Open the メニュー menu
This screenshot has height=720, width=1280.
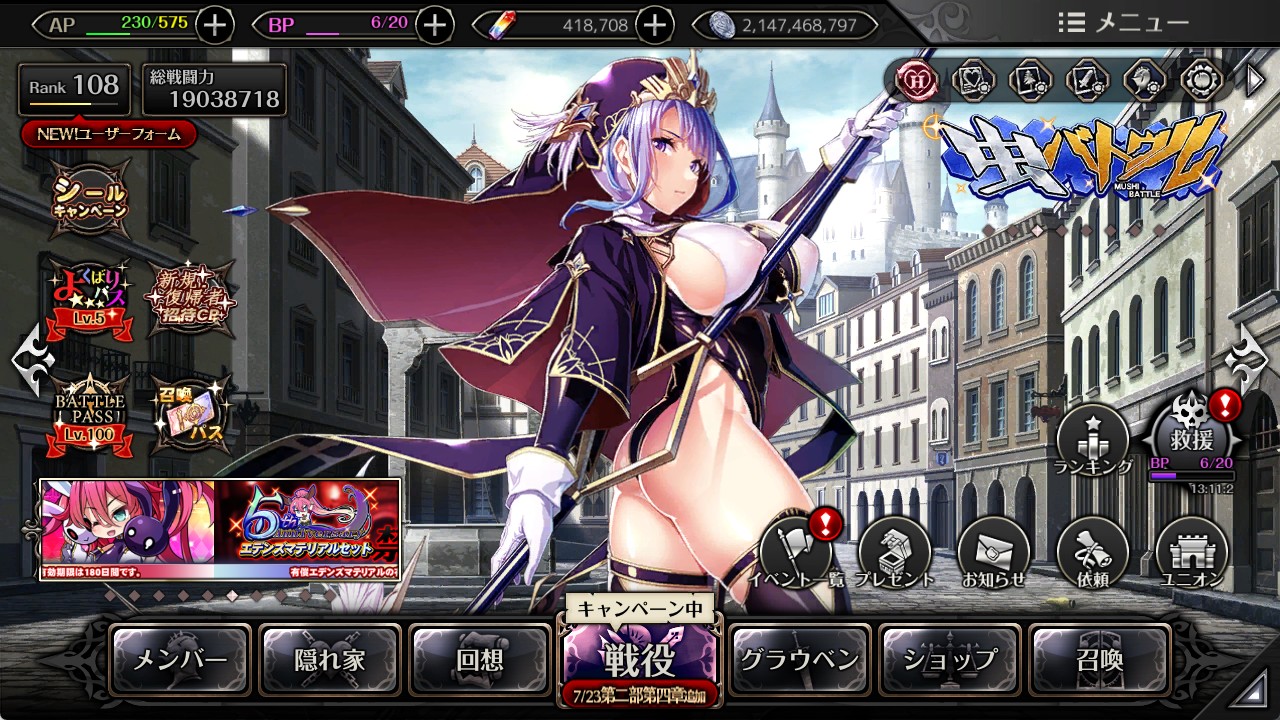[x=1123, y=23]
